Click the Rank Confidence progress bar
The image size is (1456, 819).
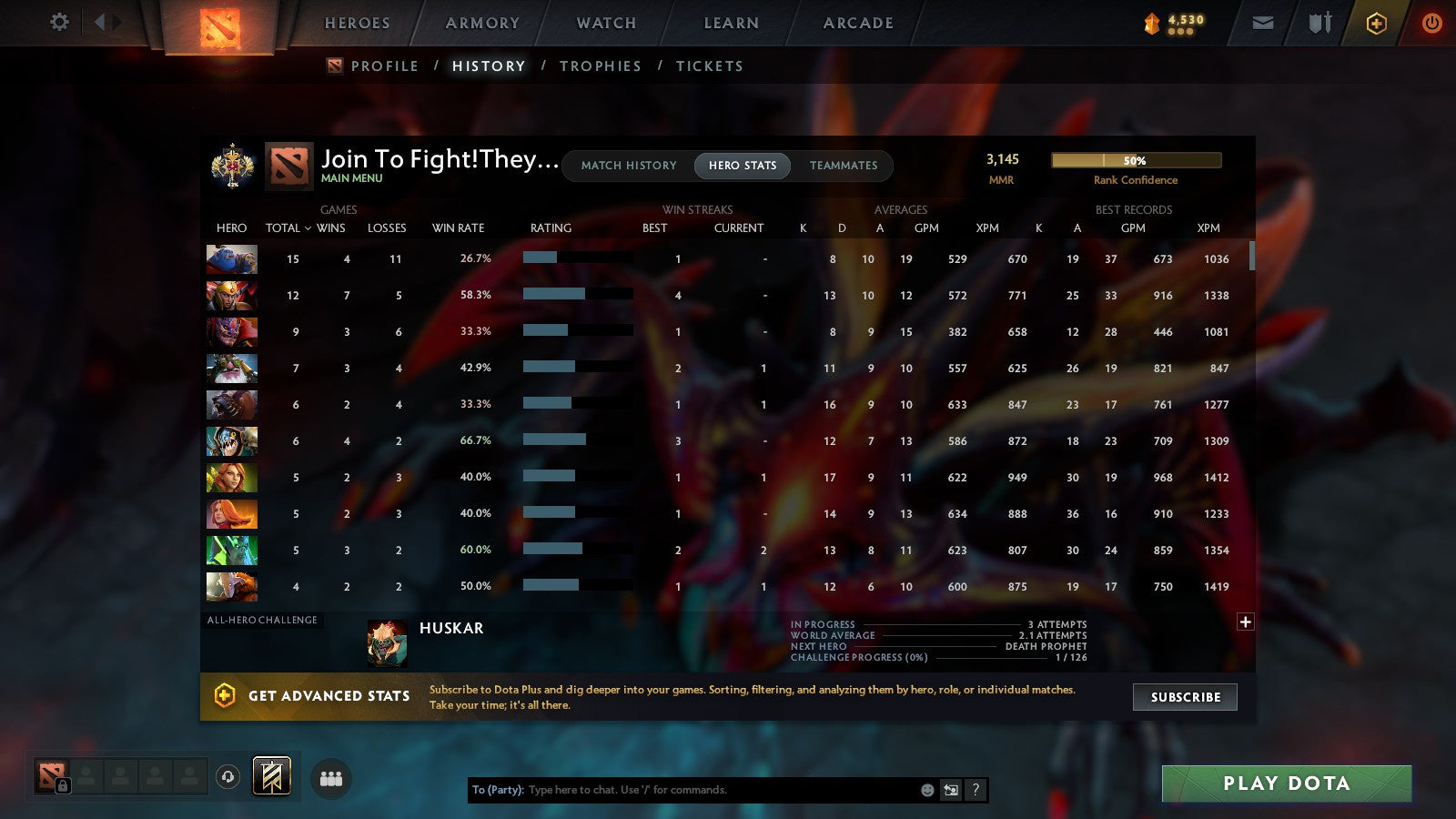pos(1137,160)
